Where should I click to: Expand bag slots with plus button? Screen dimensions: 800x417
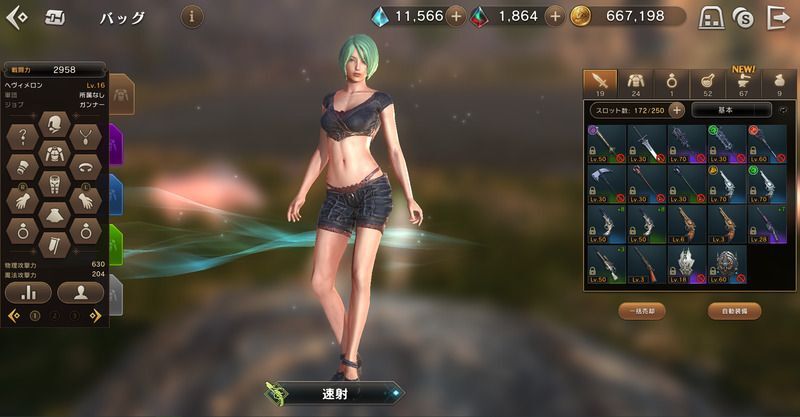tap(677, 110)
